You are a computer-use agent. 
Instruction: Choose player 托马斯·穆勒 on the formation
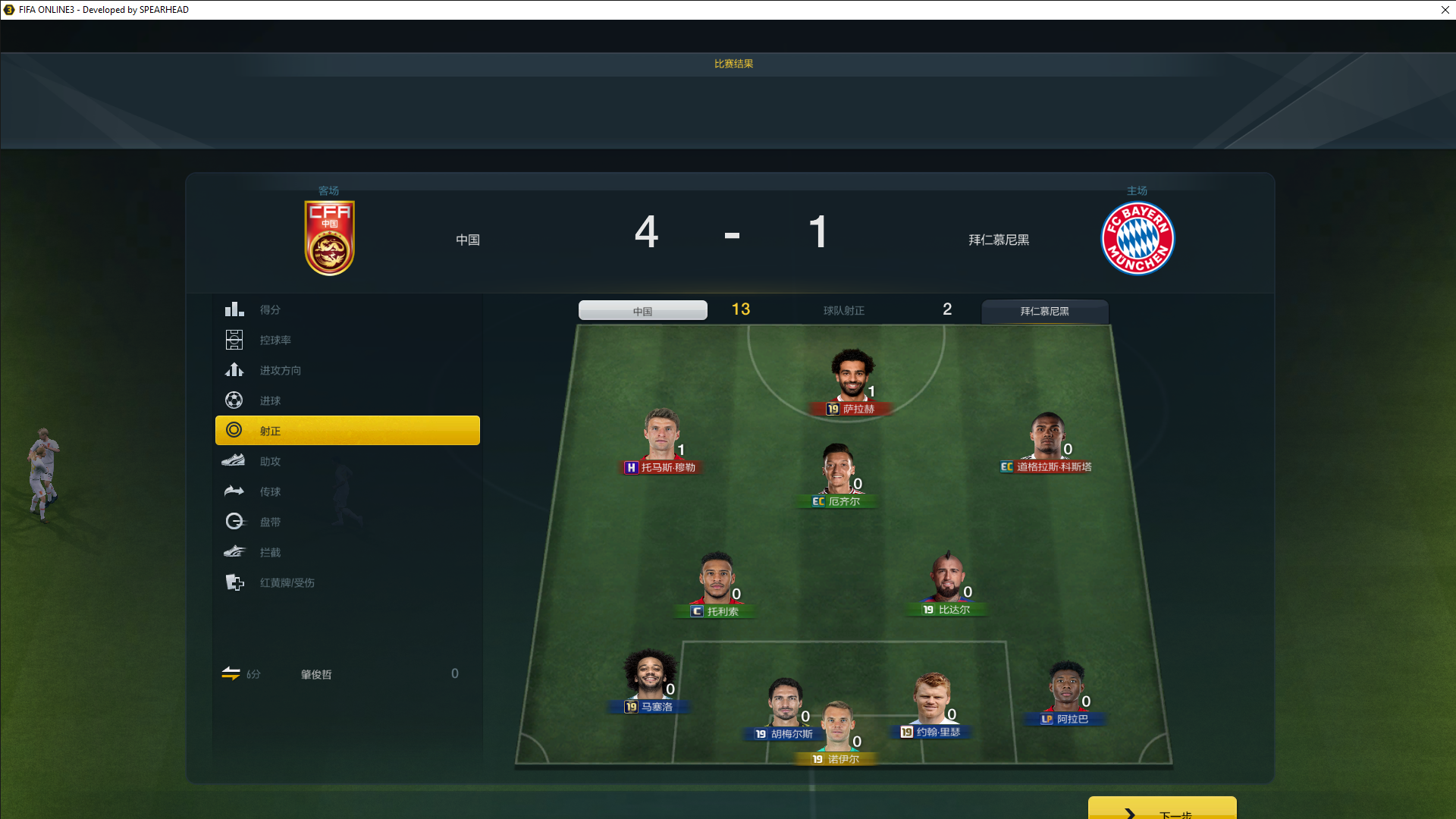click(661, 438)
